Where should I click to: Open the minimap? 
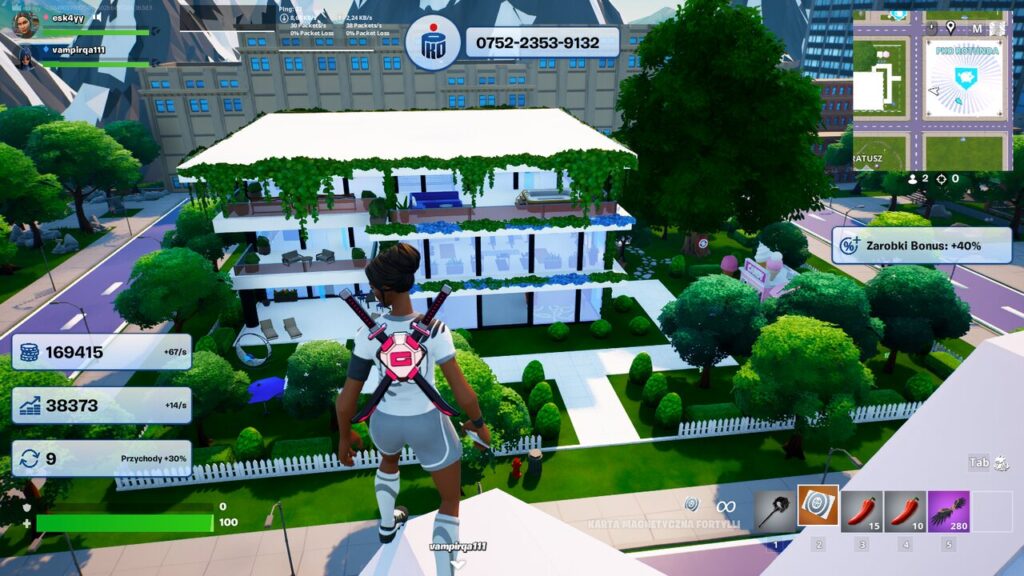tap(931, 91)
